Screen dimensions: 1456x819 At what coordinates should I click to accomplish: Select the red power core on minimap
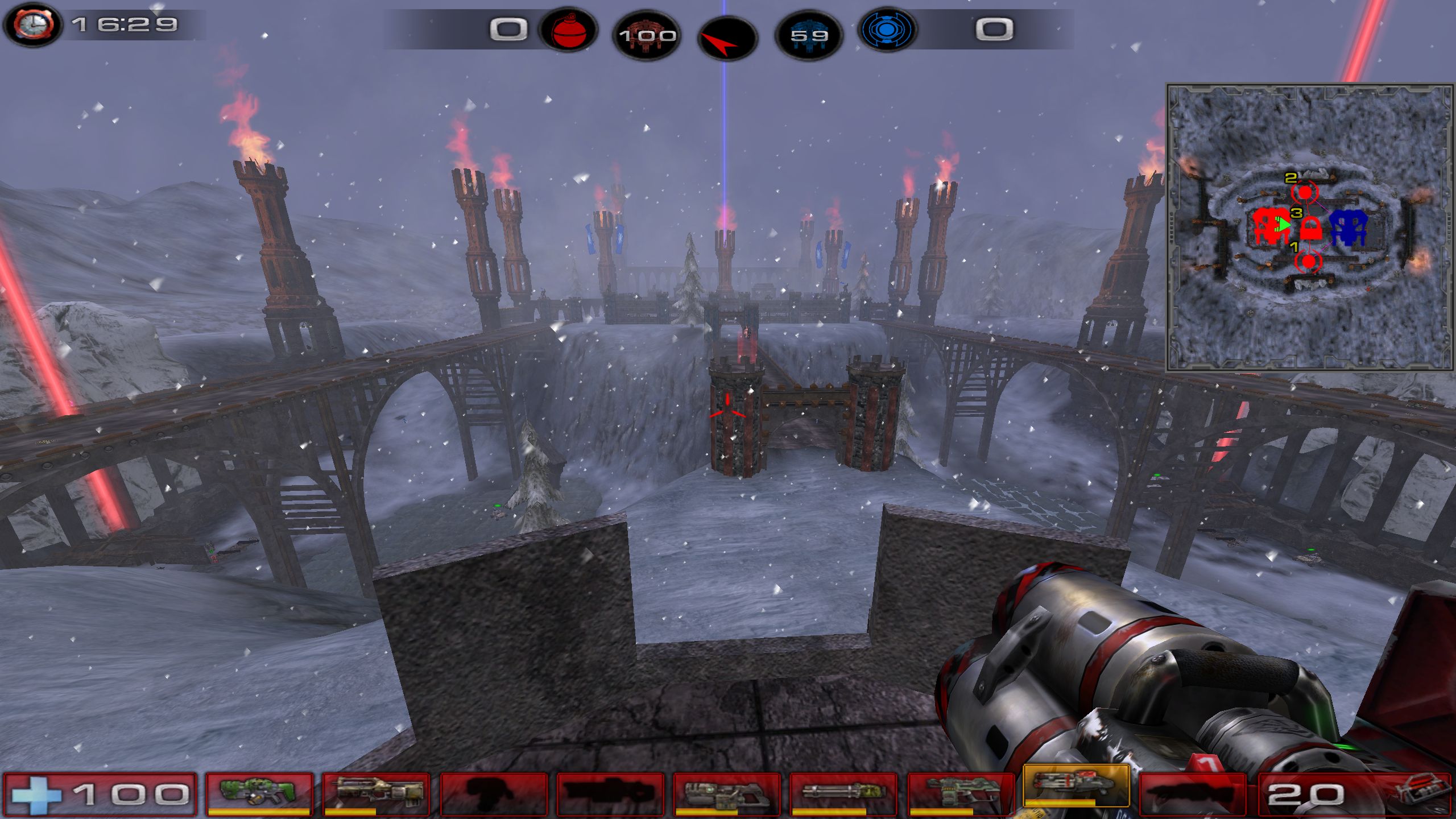click(x=1269, y=226)
